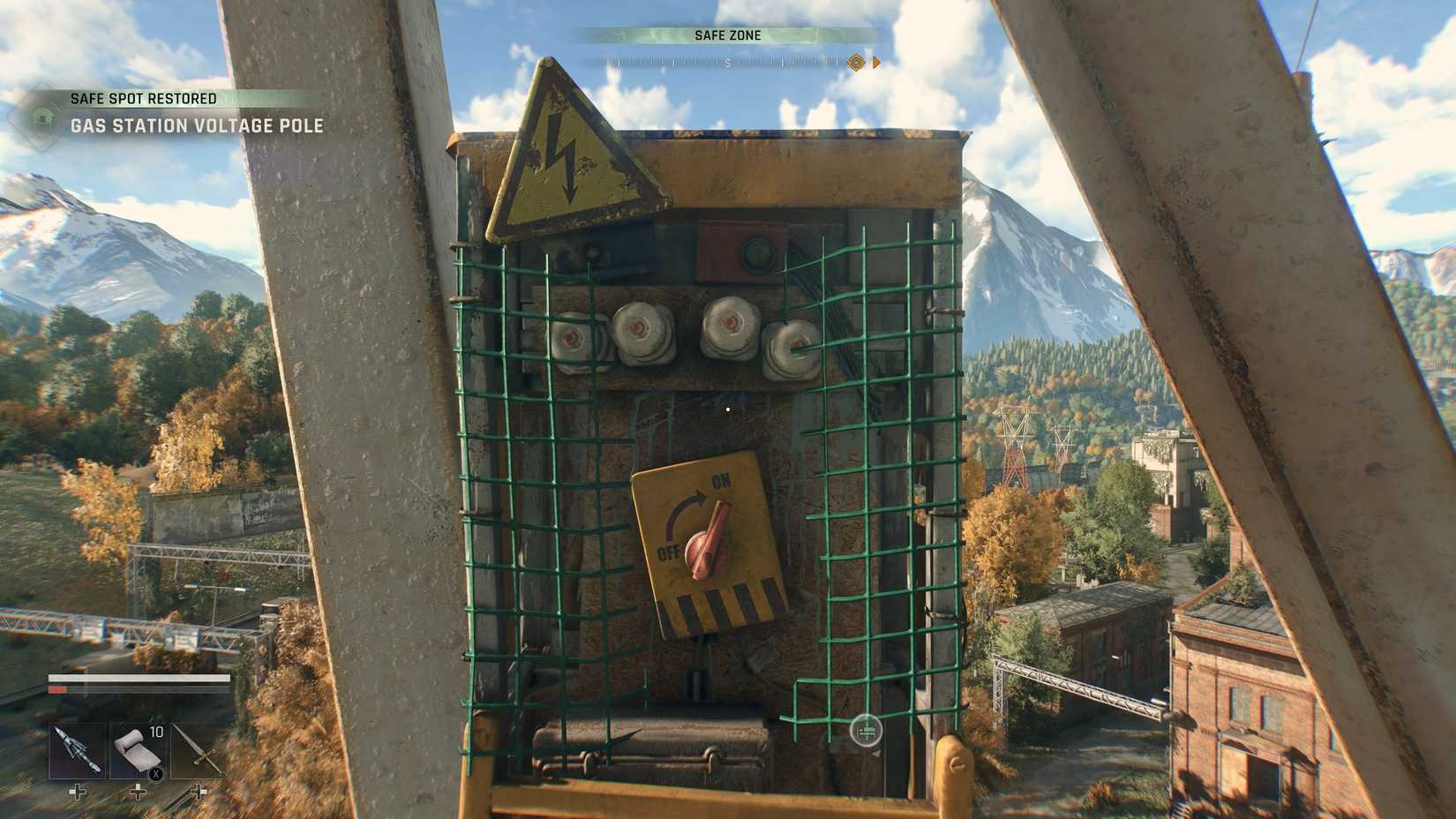Flip the red lever to the OFF position
This screenshot has height=819, width=1456.
coord(668,553)
